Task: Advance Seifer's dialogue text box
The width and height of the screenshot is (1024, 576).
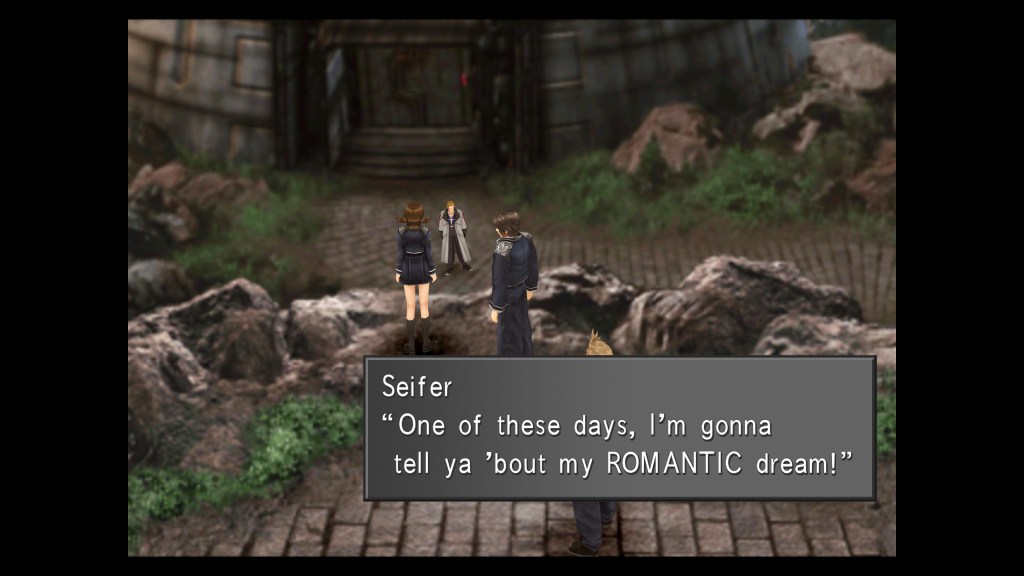Action: (x=619, y=428)
